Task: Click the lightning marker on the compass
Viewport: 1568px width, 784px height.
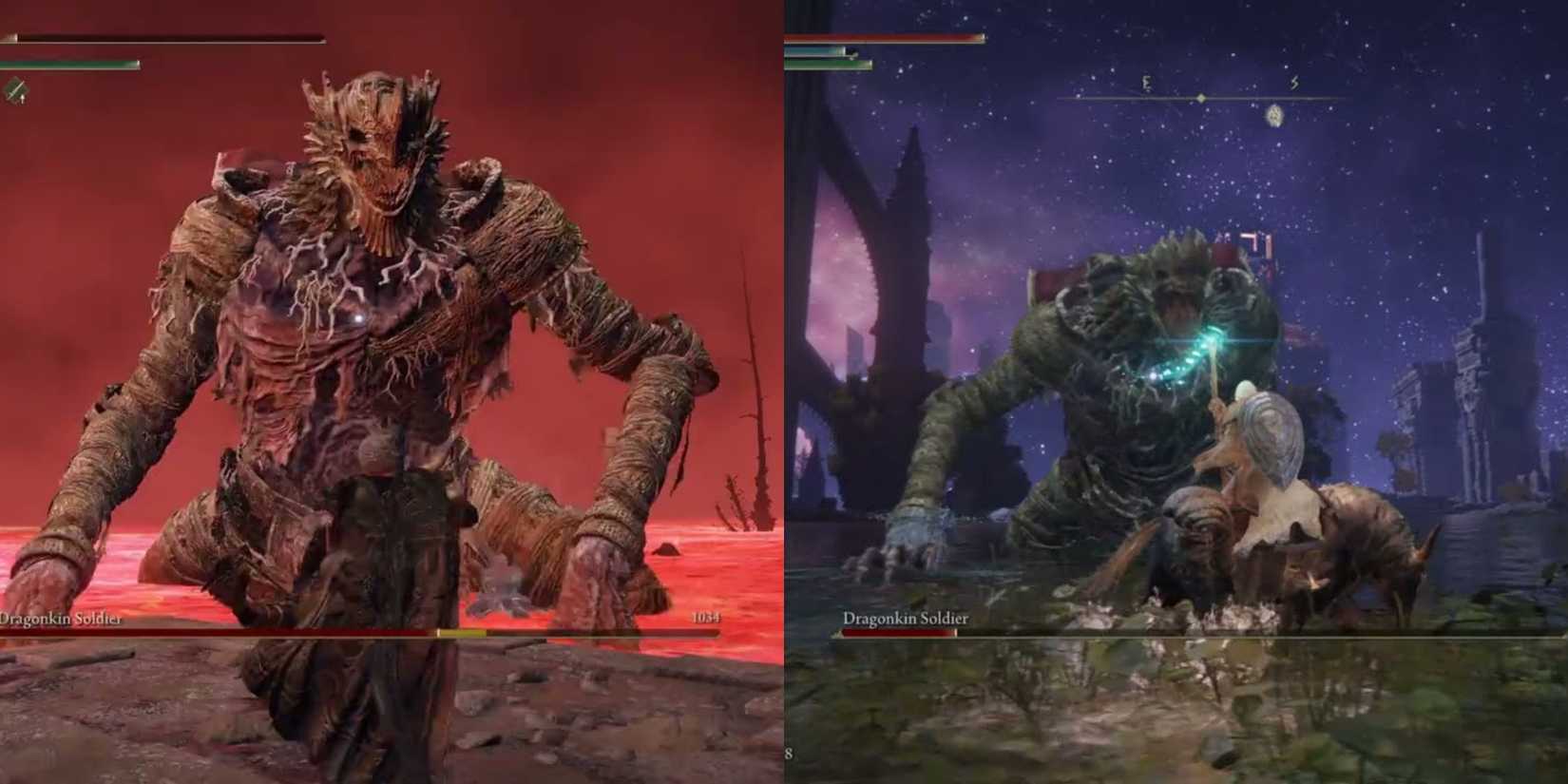Action: pos(1295,84)
